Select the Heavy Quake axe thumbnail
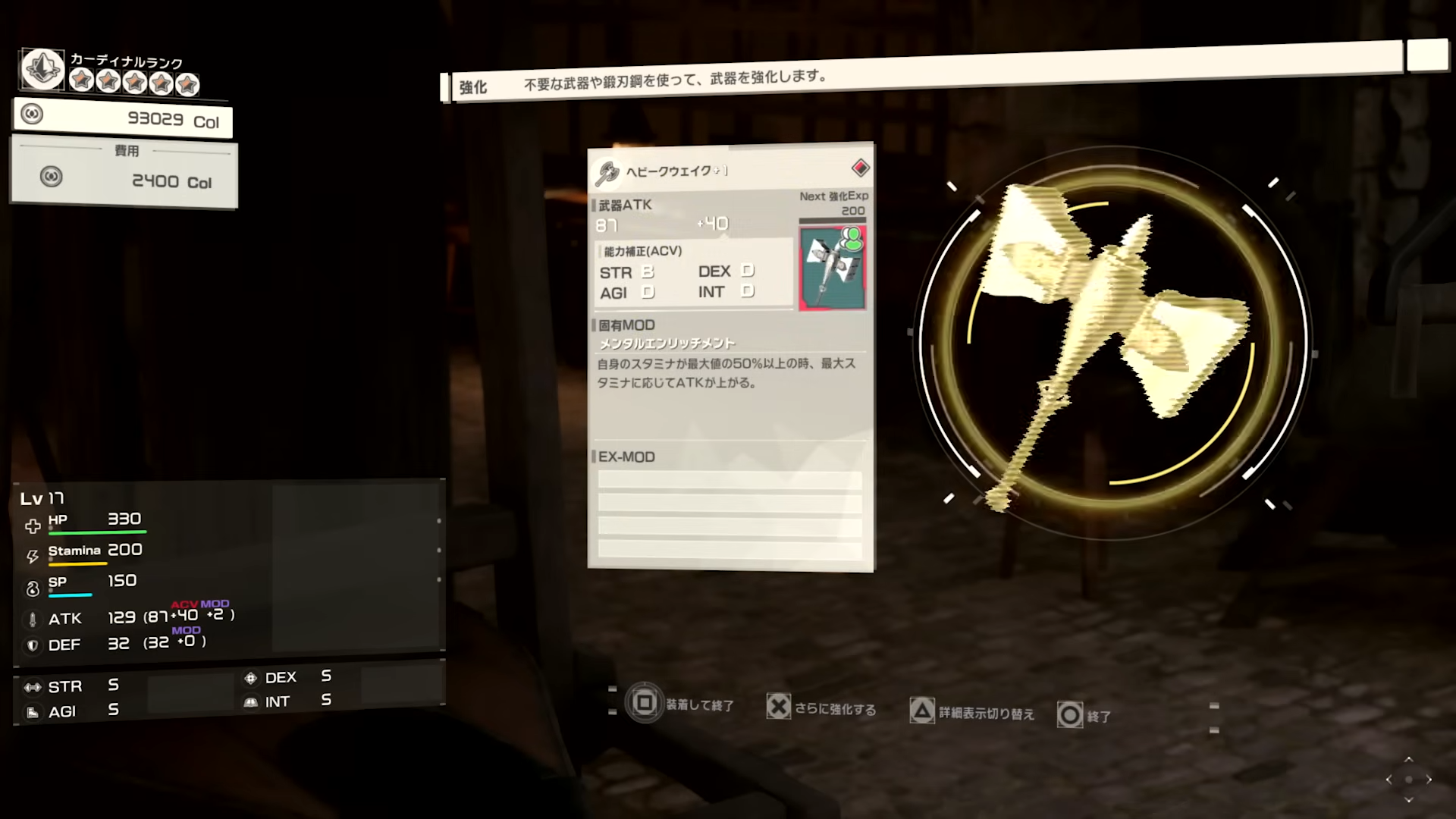The height and width of the screenshot is (819, 1456). click(832, 267)
